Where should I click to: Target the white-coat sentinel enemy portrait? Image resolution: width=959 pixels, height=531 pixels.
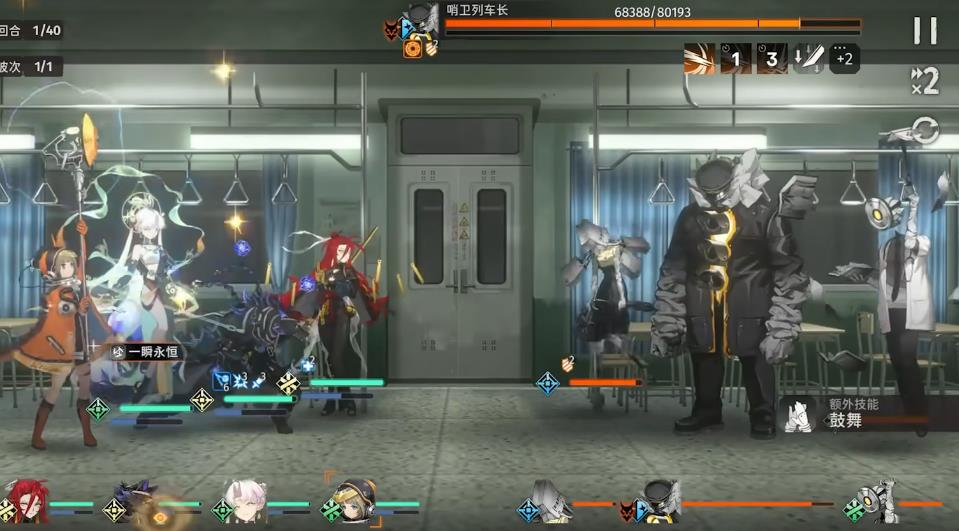click(877, 504)
